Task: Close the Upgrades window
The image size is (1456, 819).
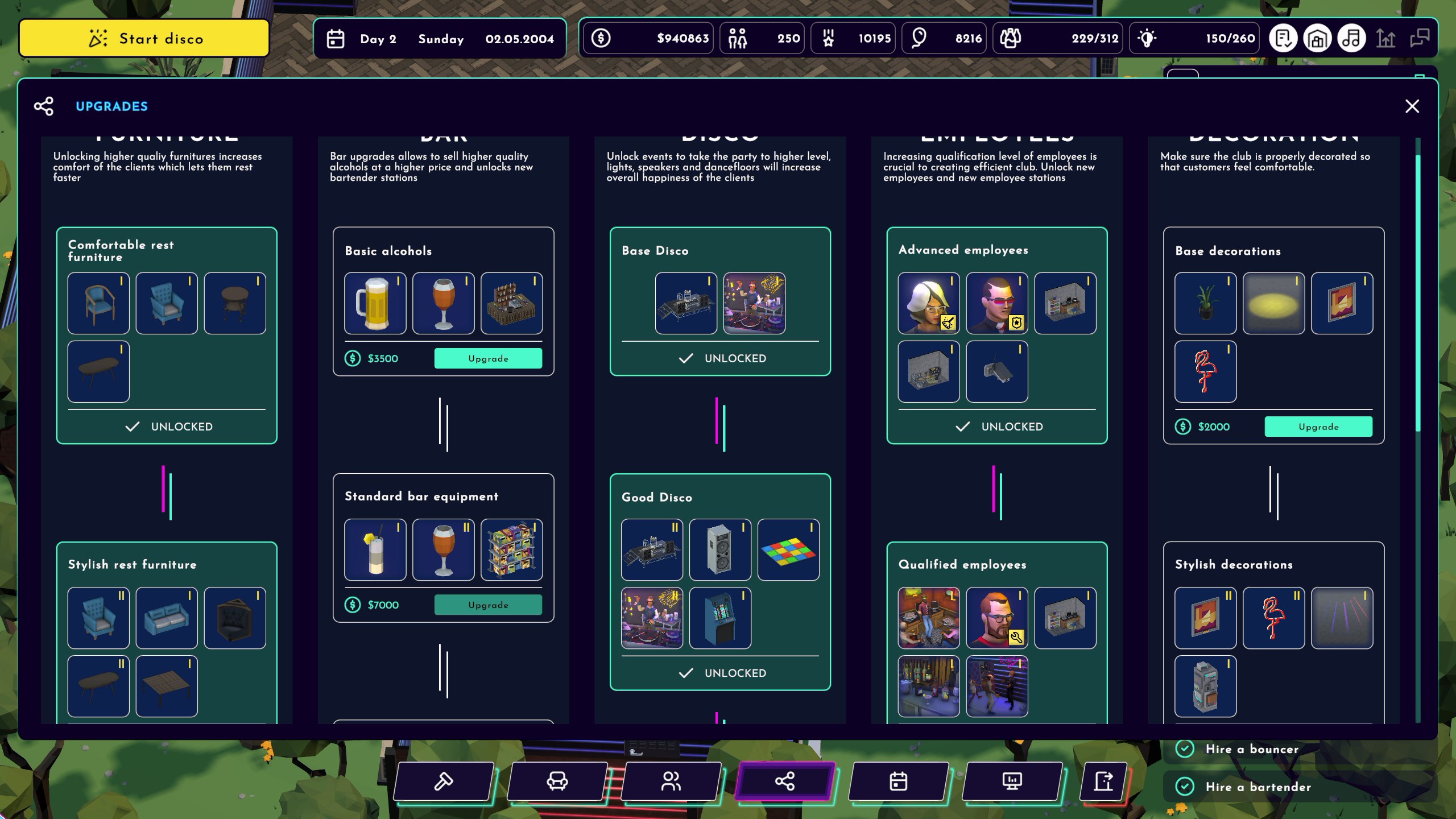Action: click(x=1412, y=106)
